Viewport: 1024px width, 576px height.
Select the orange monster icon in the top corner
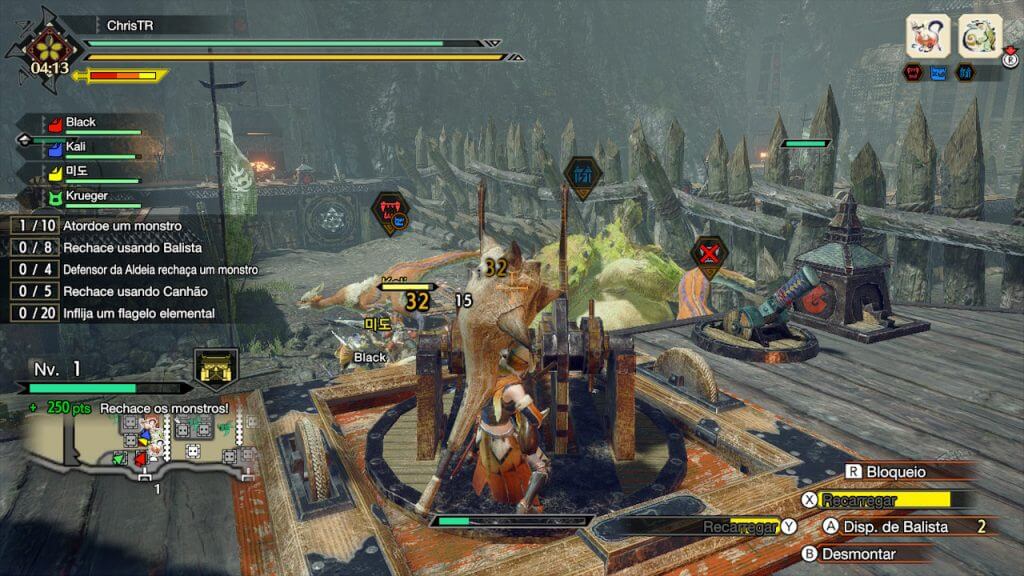coord(927,37)
